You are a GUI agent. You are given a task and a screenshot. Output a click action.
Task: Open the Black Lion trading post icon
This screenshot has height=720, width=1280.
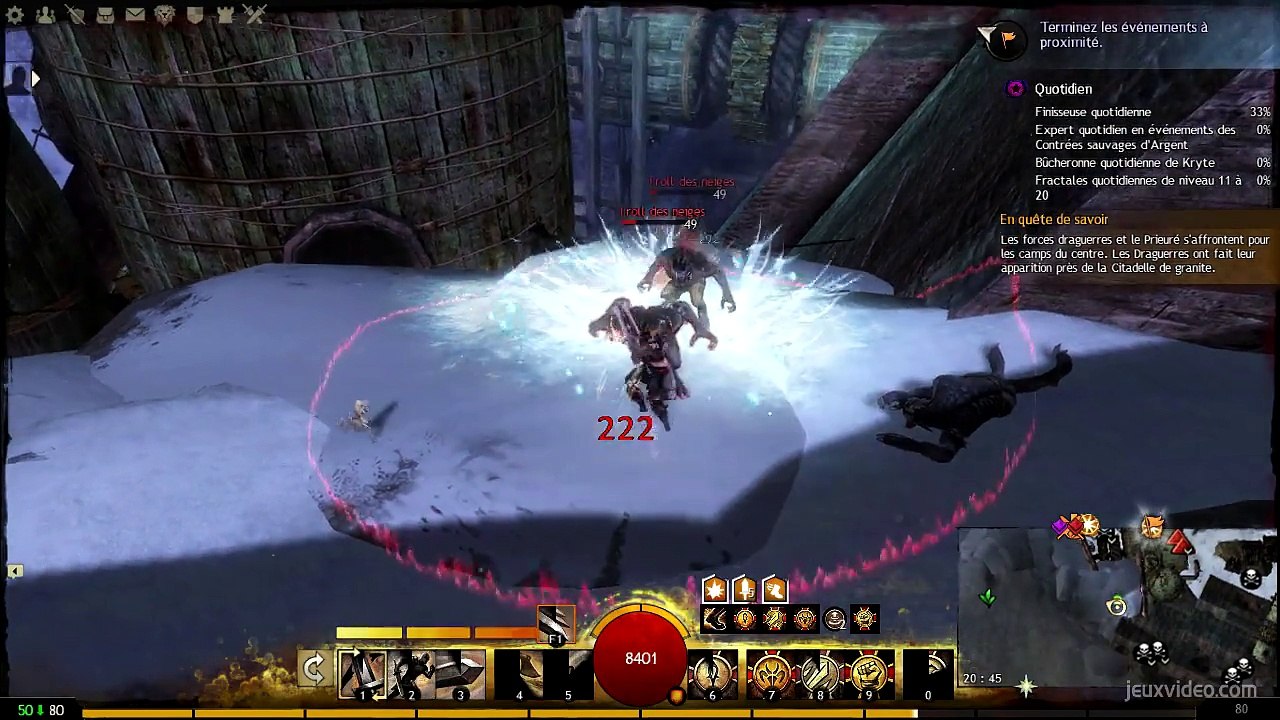point(165,15)
